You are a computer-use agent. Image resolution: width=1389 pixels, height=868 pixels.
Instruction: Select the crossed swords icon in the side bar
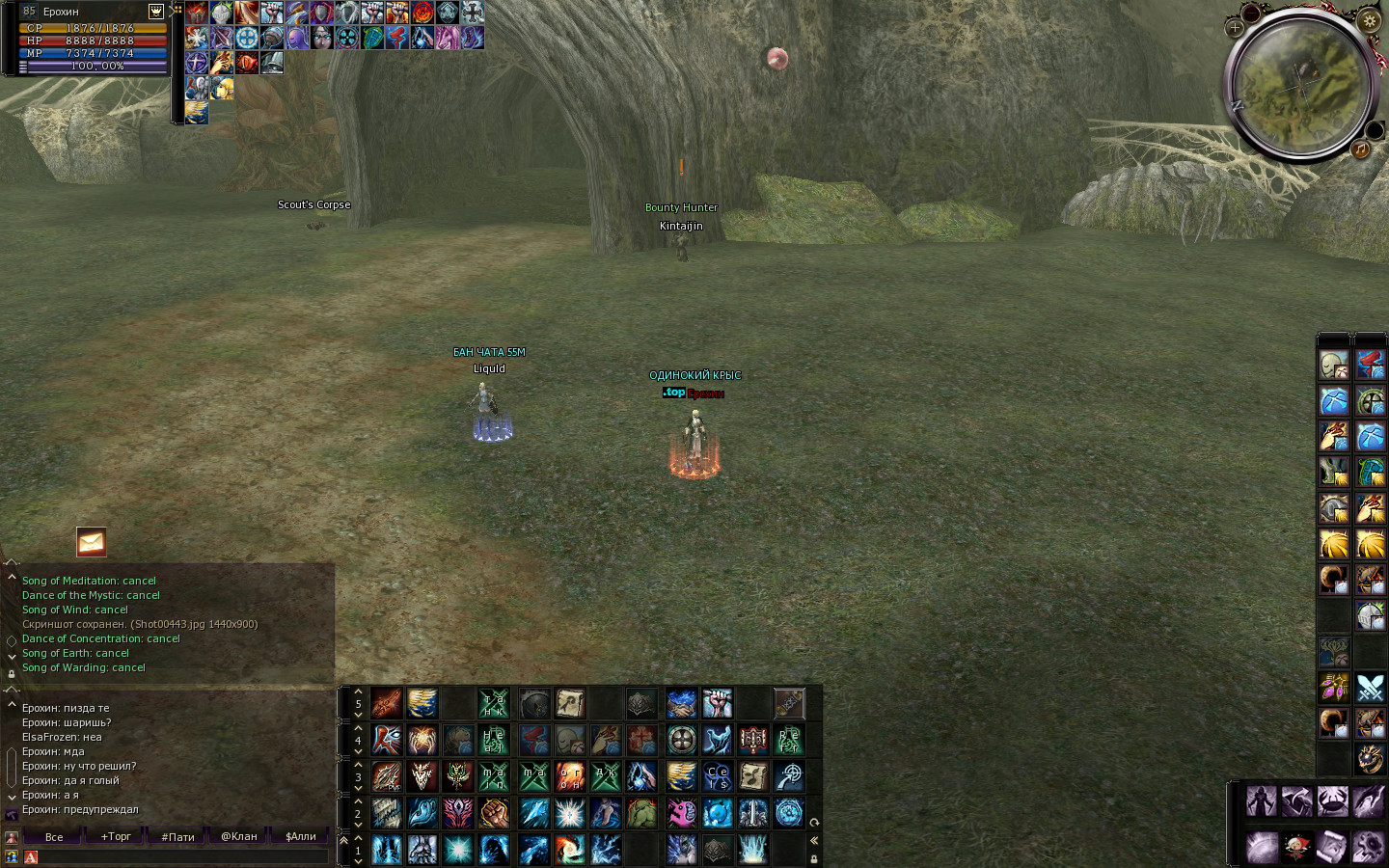click(1371, 688)
